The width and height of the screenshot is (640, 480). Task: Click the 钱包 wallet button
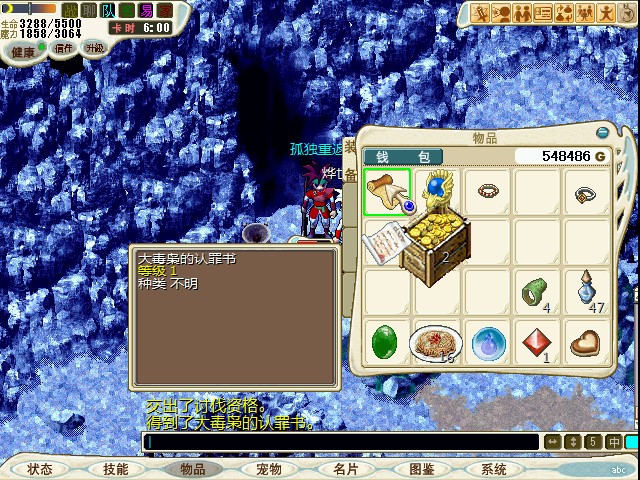(401, 157)
